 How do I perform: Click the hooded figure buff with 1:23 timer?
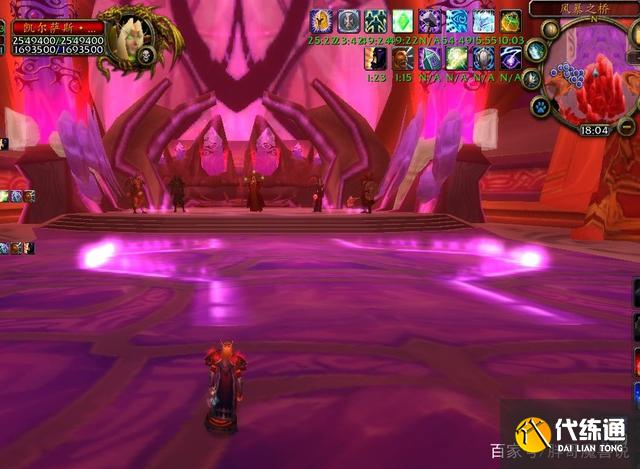tap(376, 58)
